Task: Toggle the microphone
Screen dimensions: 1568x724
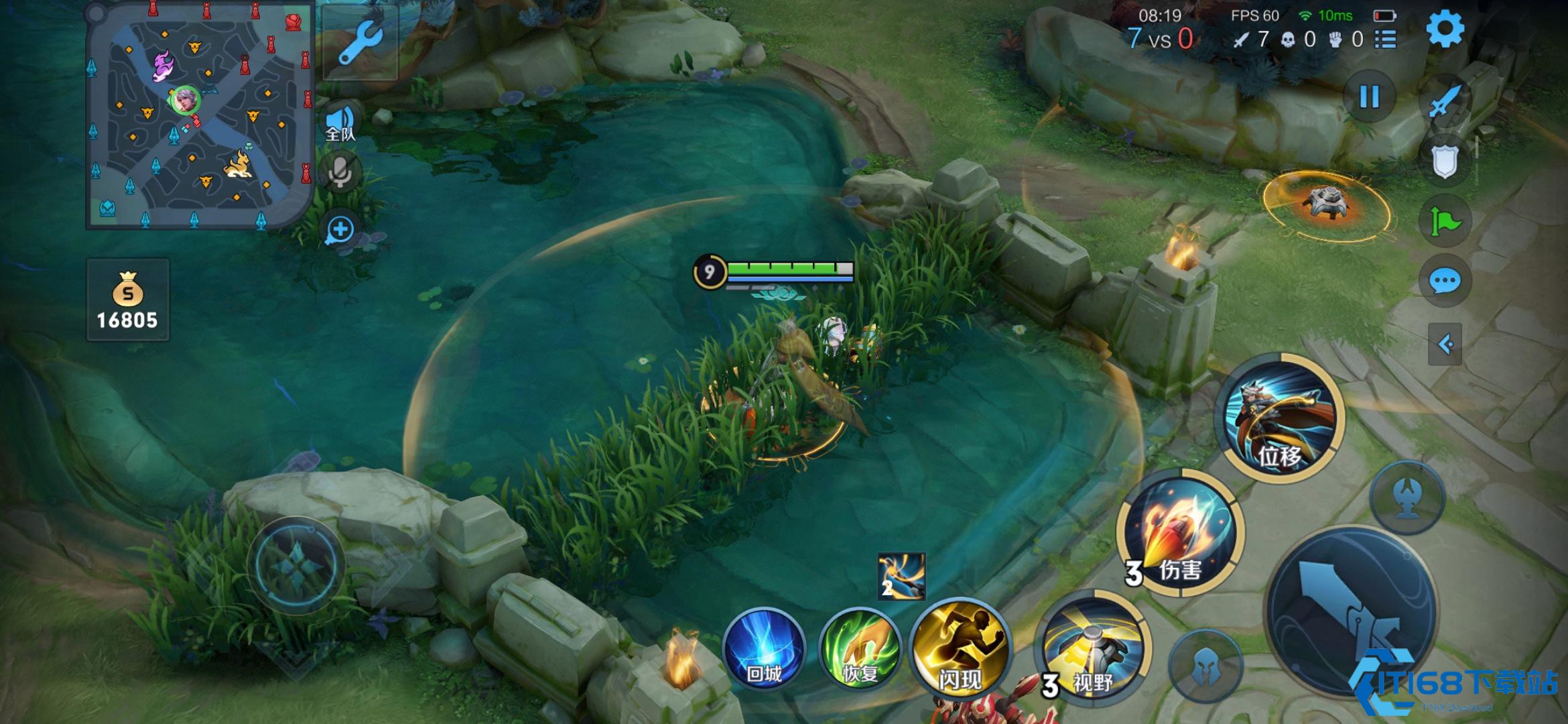Action: (340, 172)
